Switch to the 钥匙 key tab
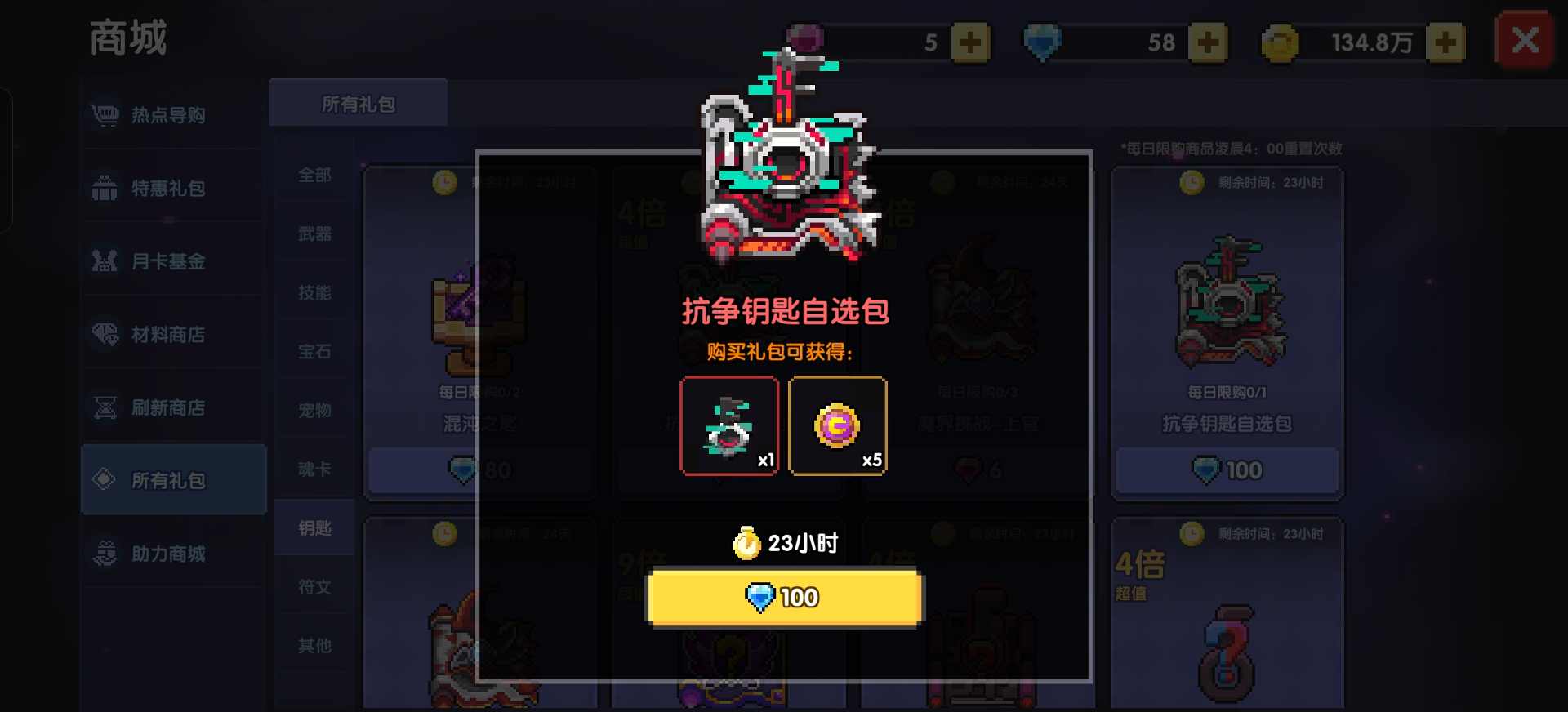This screenshot has height=712, width=1568. tap(314, 527)
